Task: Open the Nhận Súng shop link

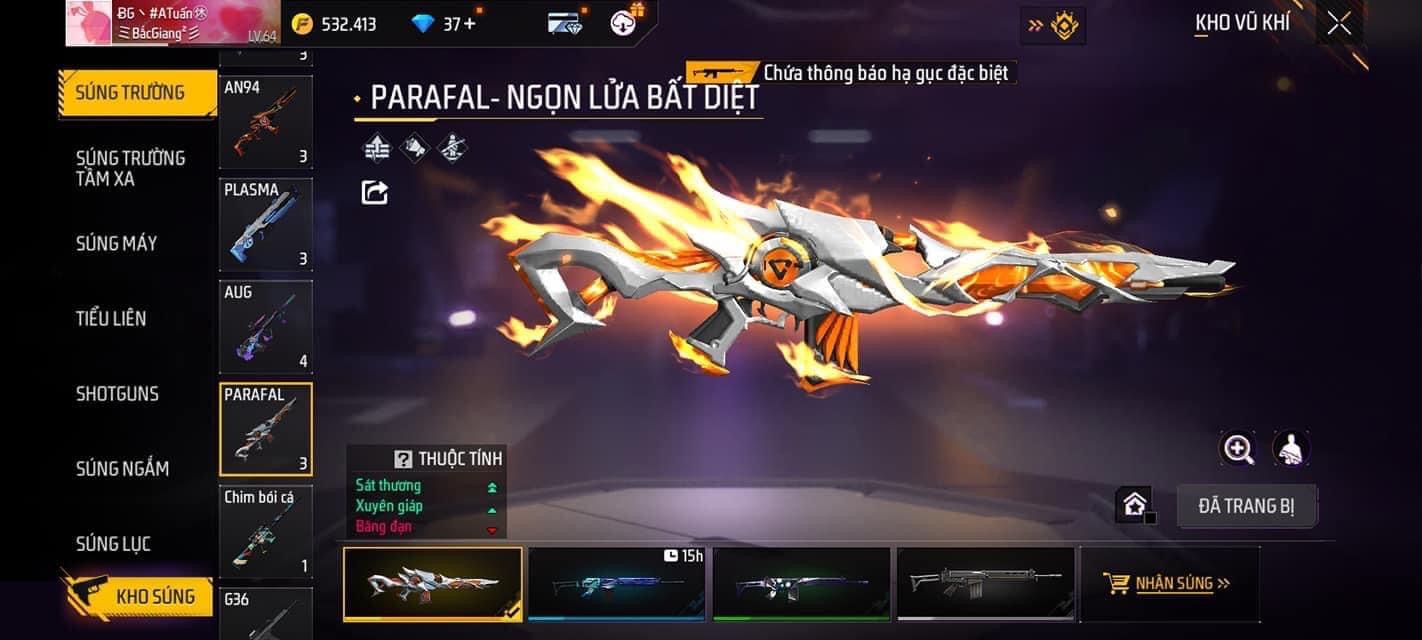Action: point(1168,583)
